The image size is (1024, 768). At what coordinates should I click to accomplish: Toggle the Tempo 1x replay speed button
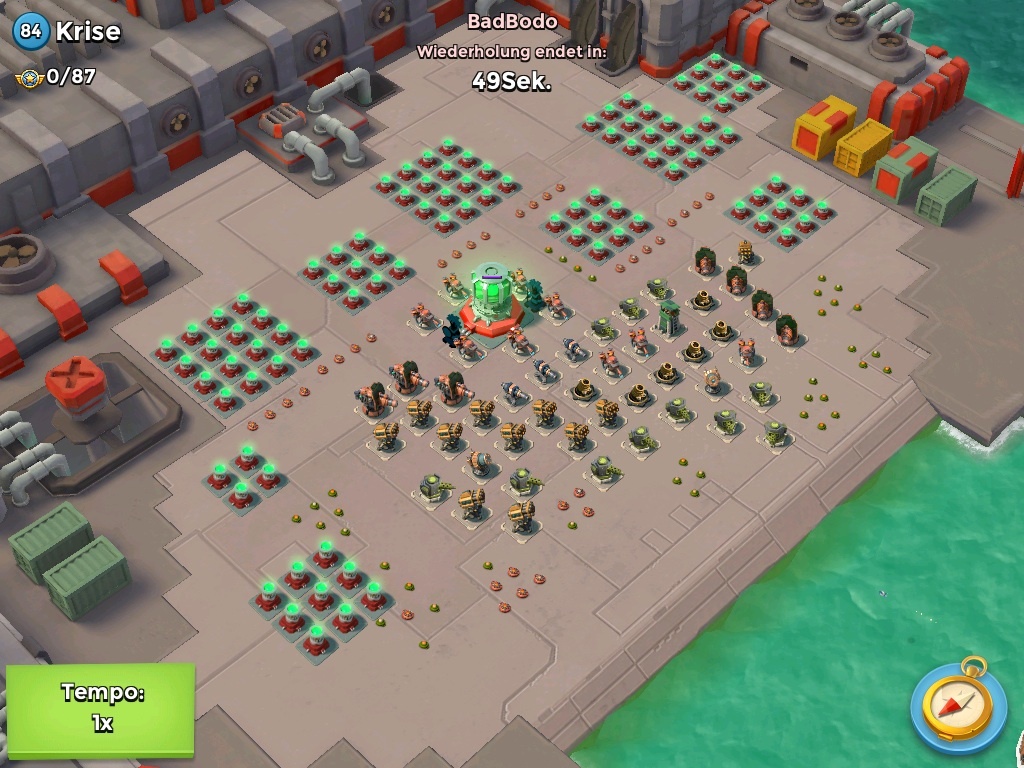click(x=100, y=708)
